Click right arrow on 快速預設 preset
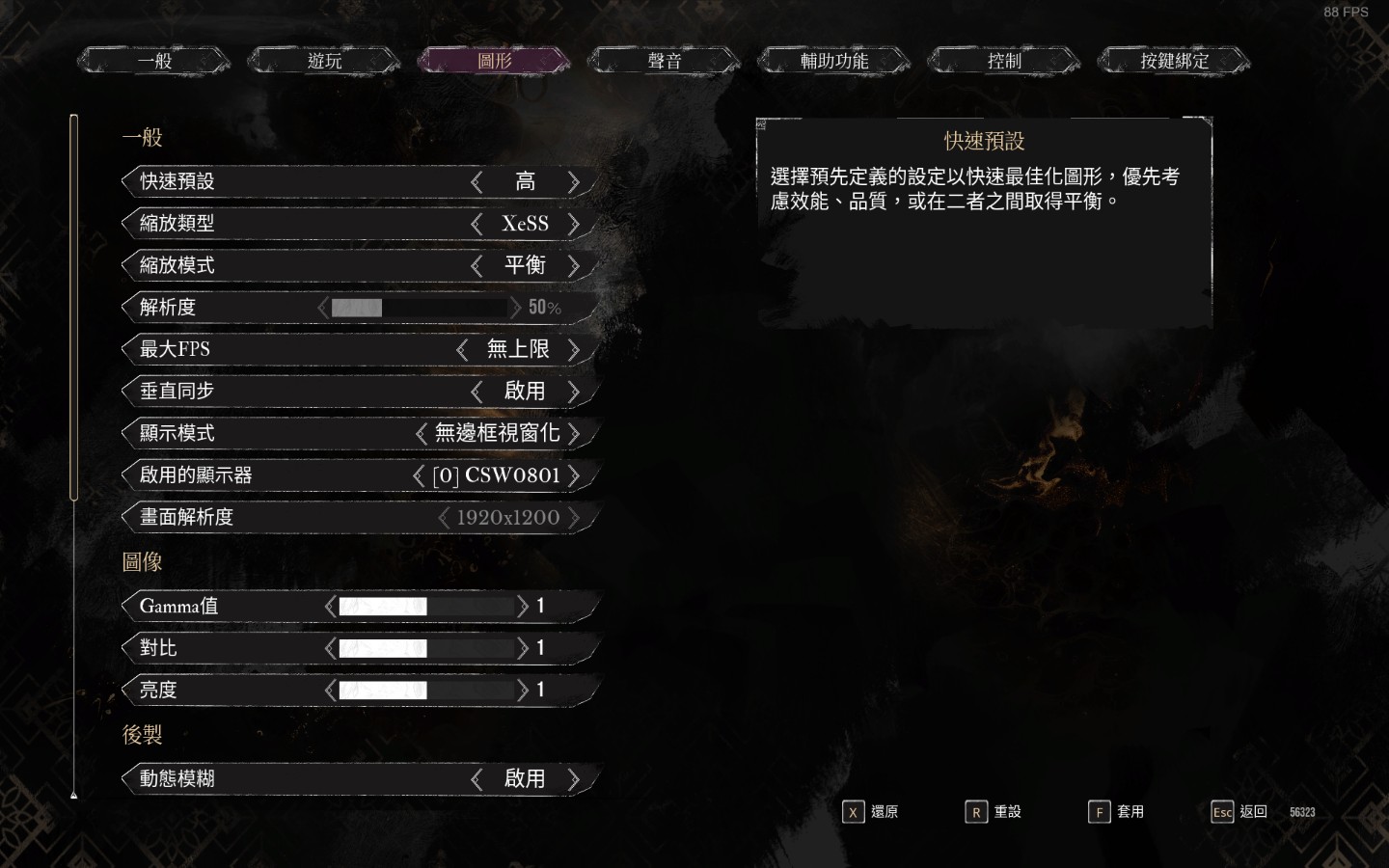This screenshot has width=1389, height=868. pos(574,181)
